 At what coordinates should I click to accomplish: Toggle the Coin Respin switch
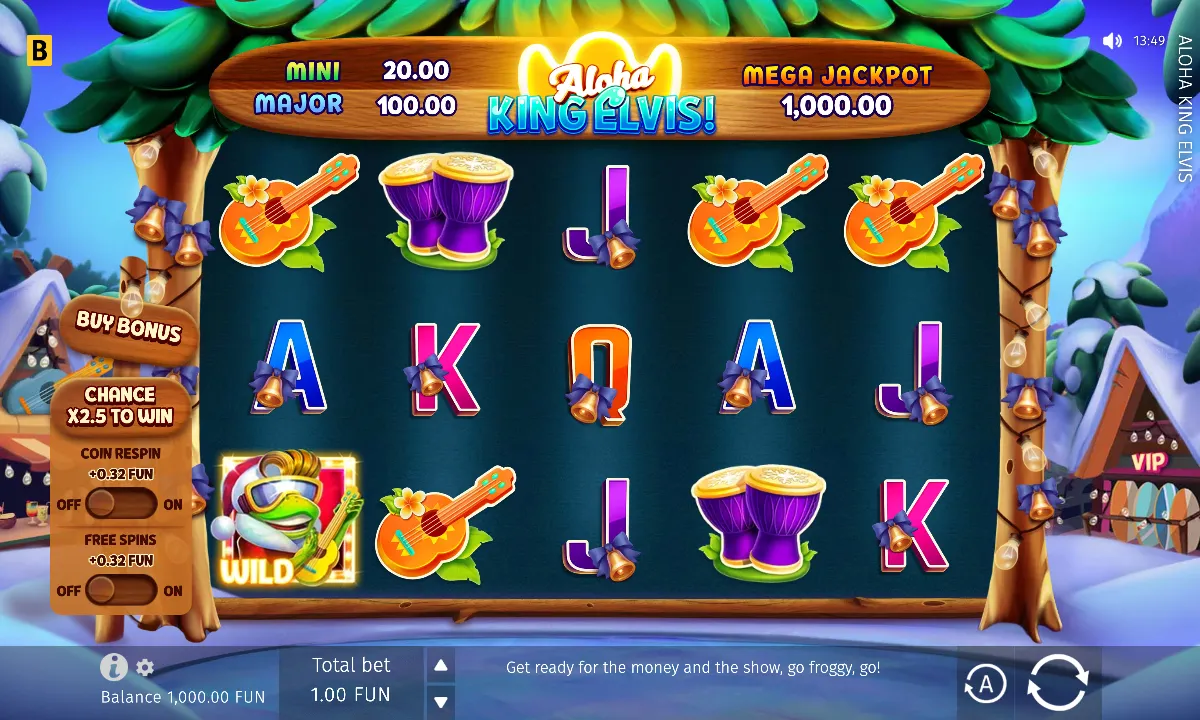(121, 503)
